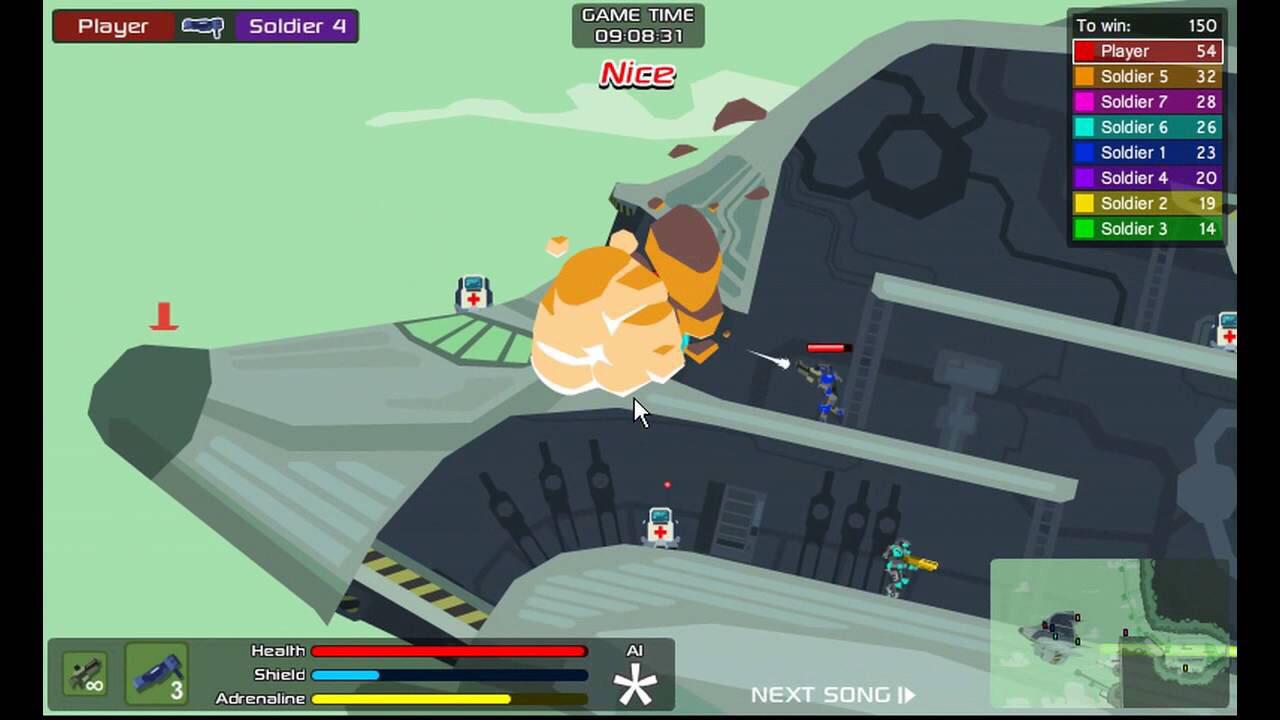Select the Player row in the scoreboard
Viewport: 1280px width, 720px height.
point(1147,51)
